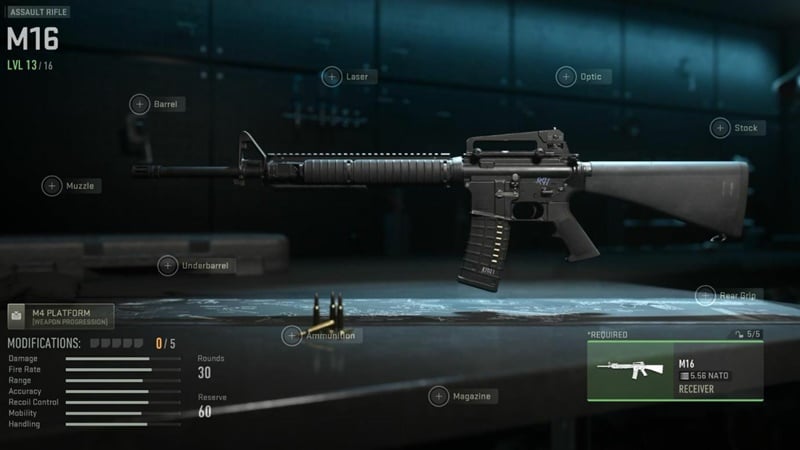Choose the Stock attachment slot
This screenshot has height=450, width=800.
720,128
